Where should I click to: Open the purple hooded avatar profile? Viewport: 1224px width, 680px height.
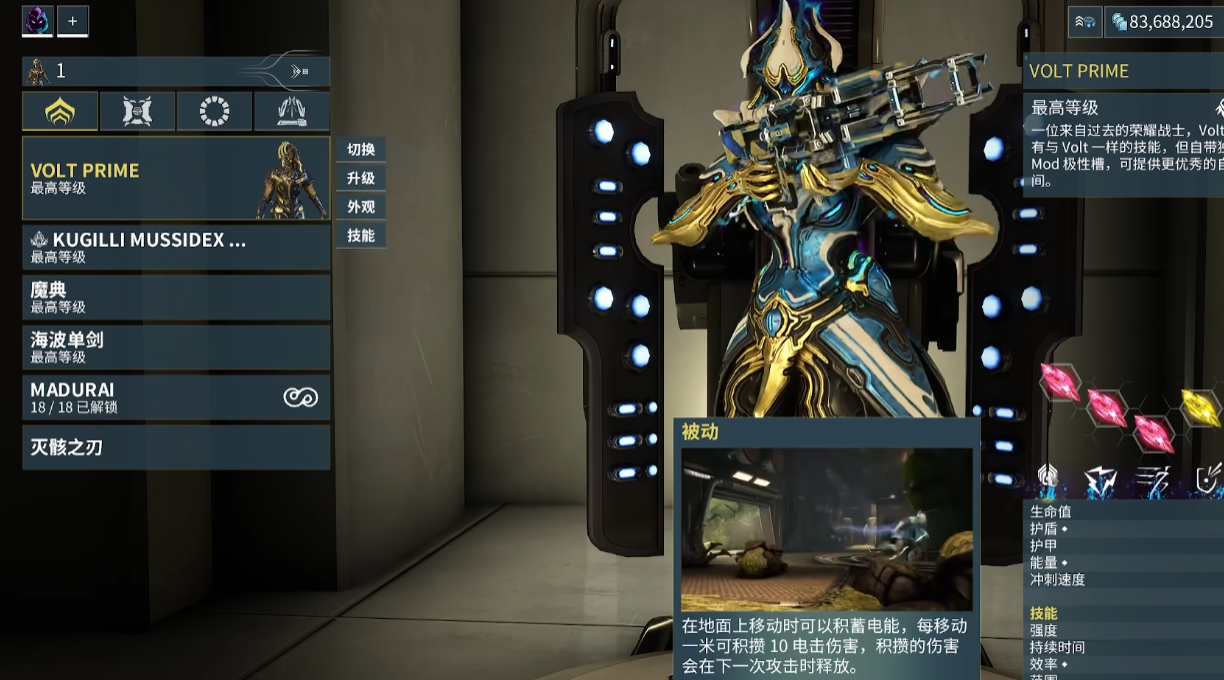(38, 21)
